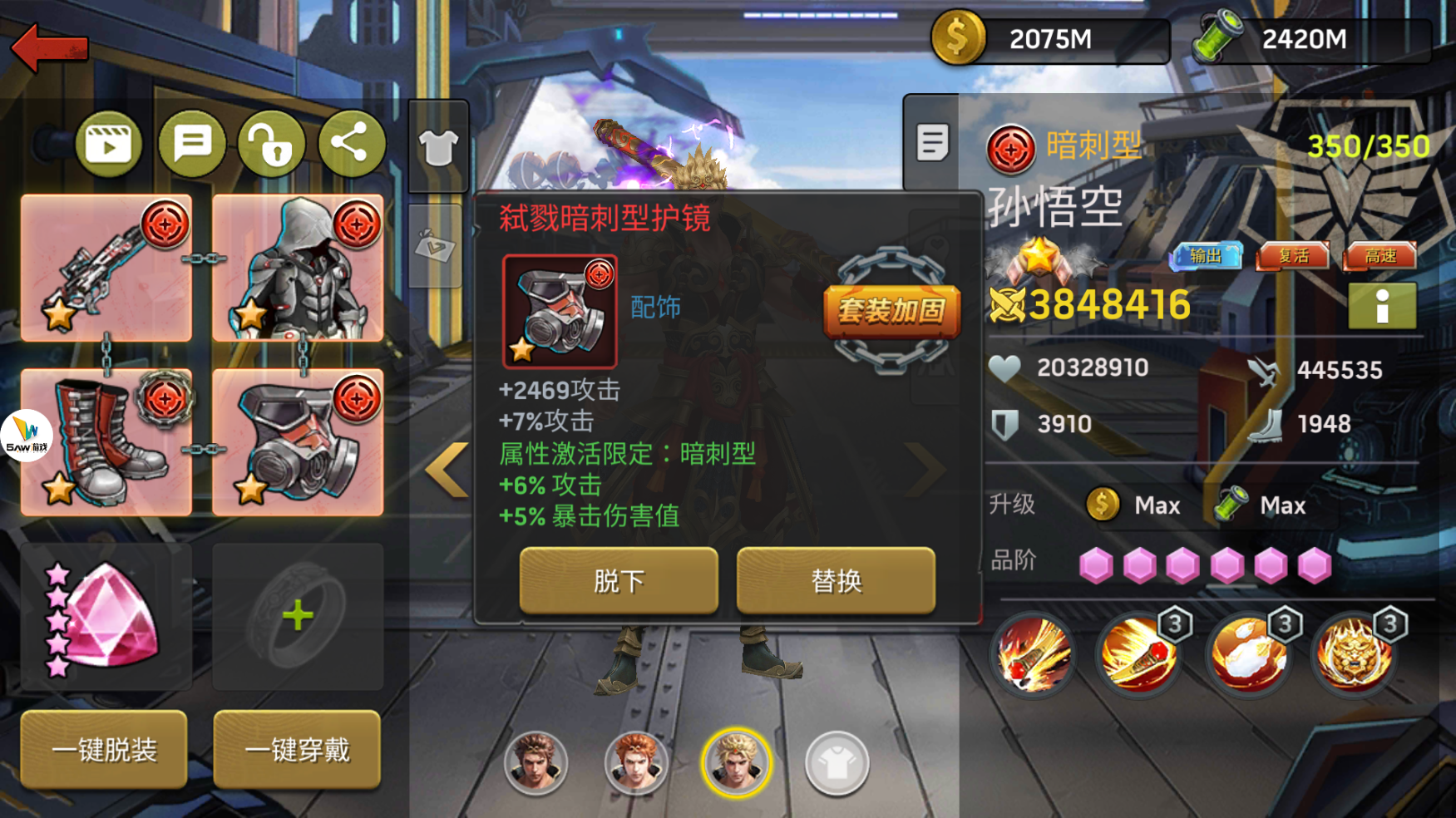Open the green info button
1456x818 pixels.
click(1382, 307)
